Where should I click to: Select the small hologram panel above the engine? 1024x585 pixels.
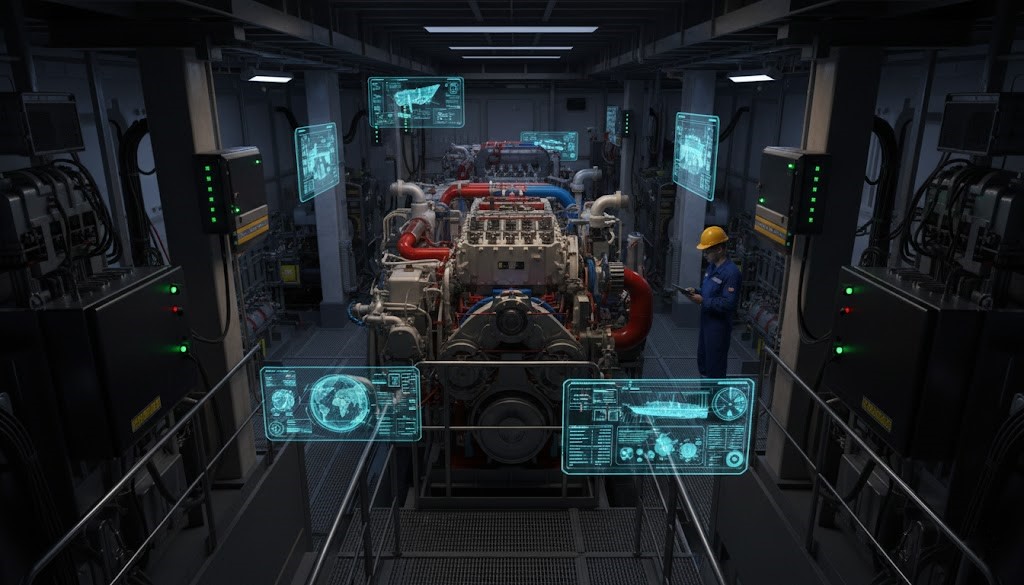pos(549,145)
